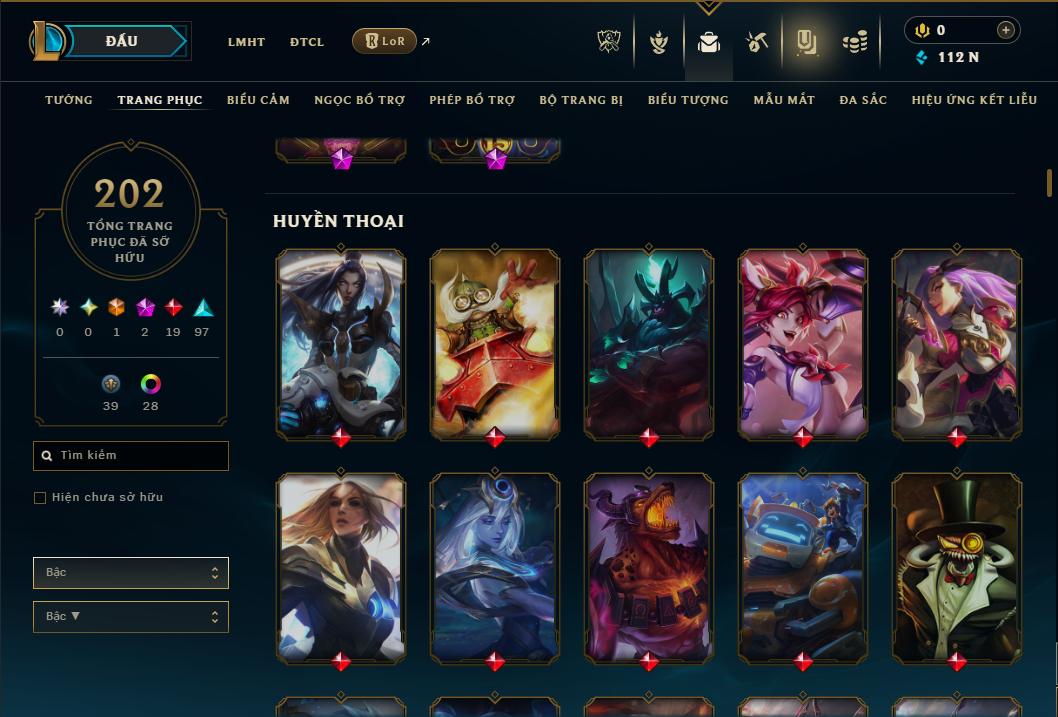The image size is (1058, 717).
Task: Switch to the ĐTCL game mode
Action: point(307,42)
